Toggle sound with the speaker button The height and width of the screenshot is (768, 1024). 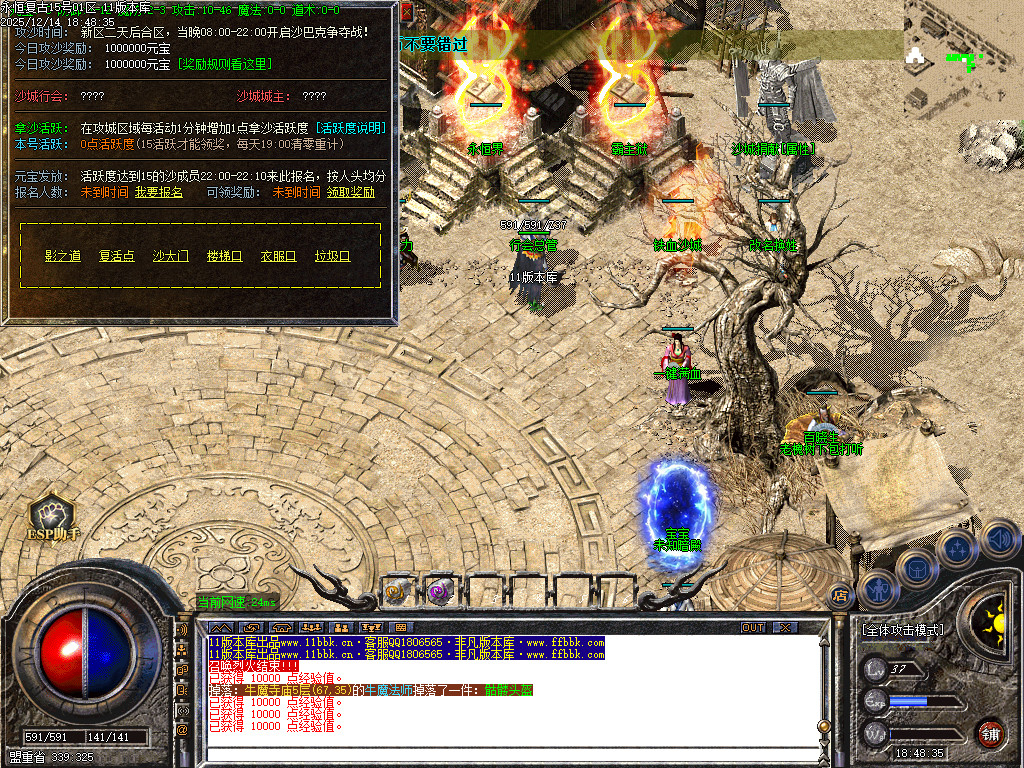tap(998, 540)
